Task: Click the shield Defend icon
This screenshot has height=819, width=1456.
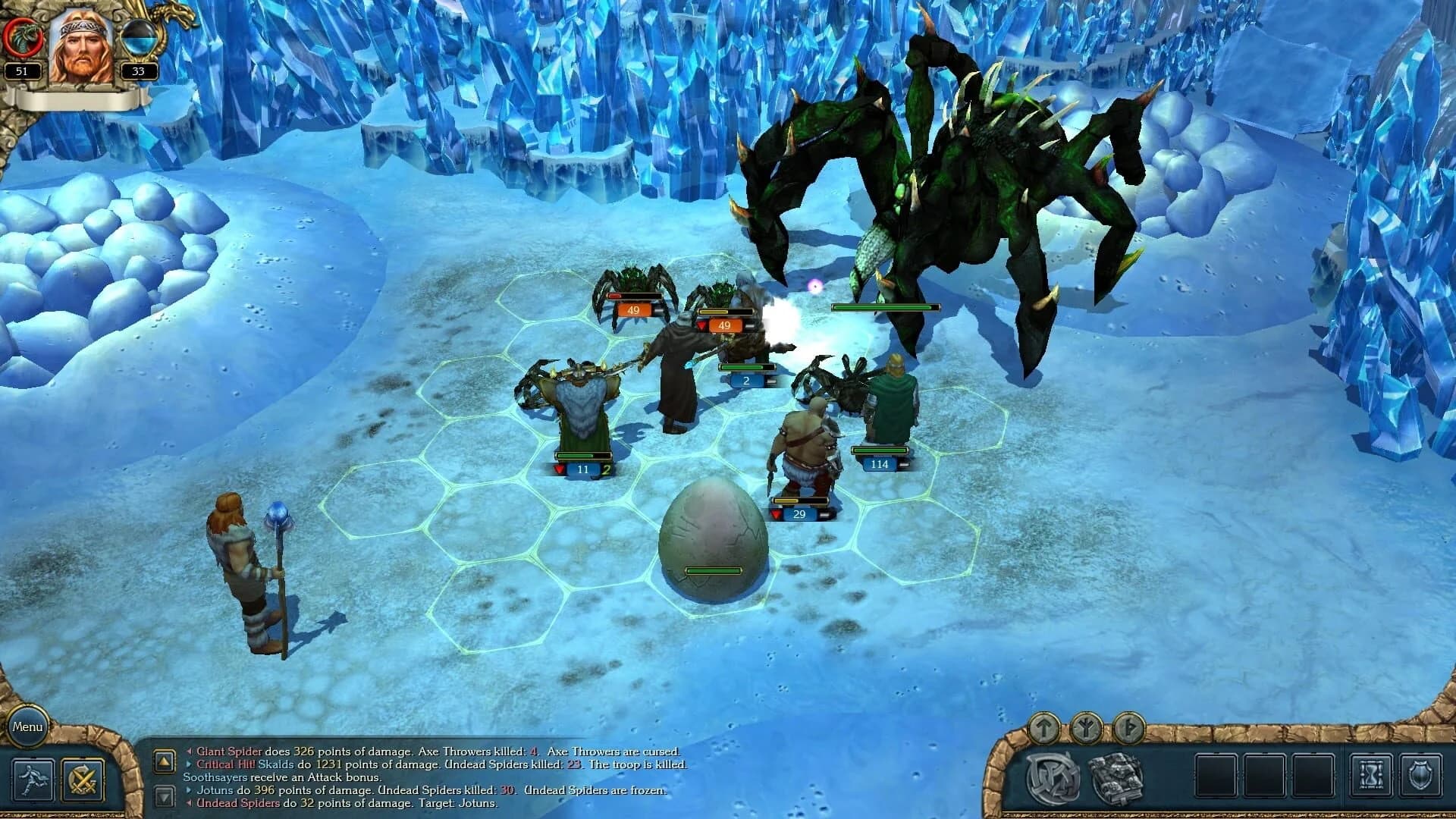Action: coord(1420,775)
